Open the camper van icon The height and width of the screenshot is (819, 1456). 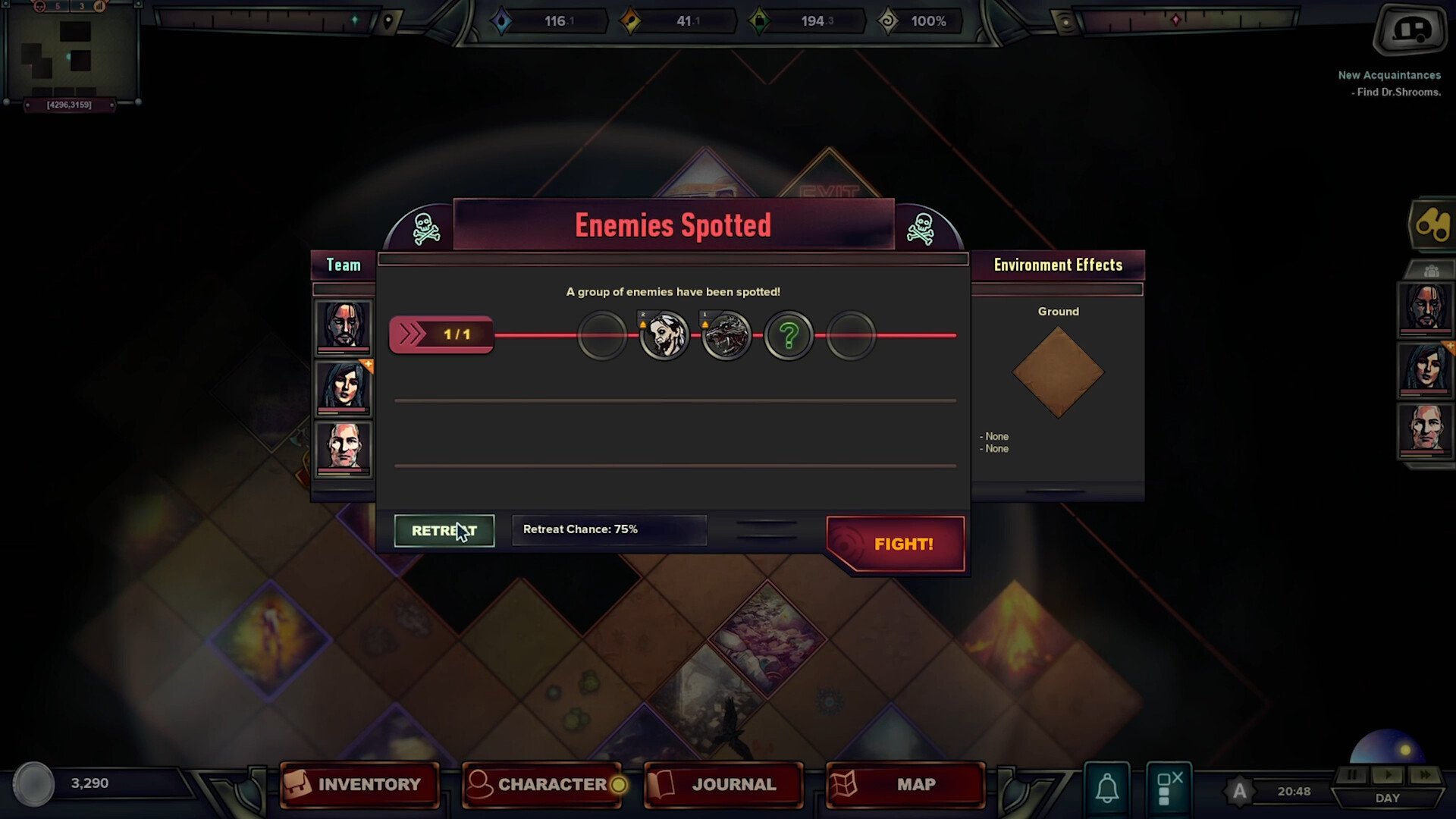pos(1410,30)
